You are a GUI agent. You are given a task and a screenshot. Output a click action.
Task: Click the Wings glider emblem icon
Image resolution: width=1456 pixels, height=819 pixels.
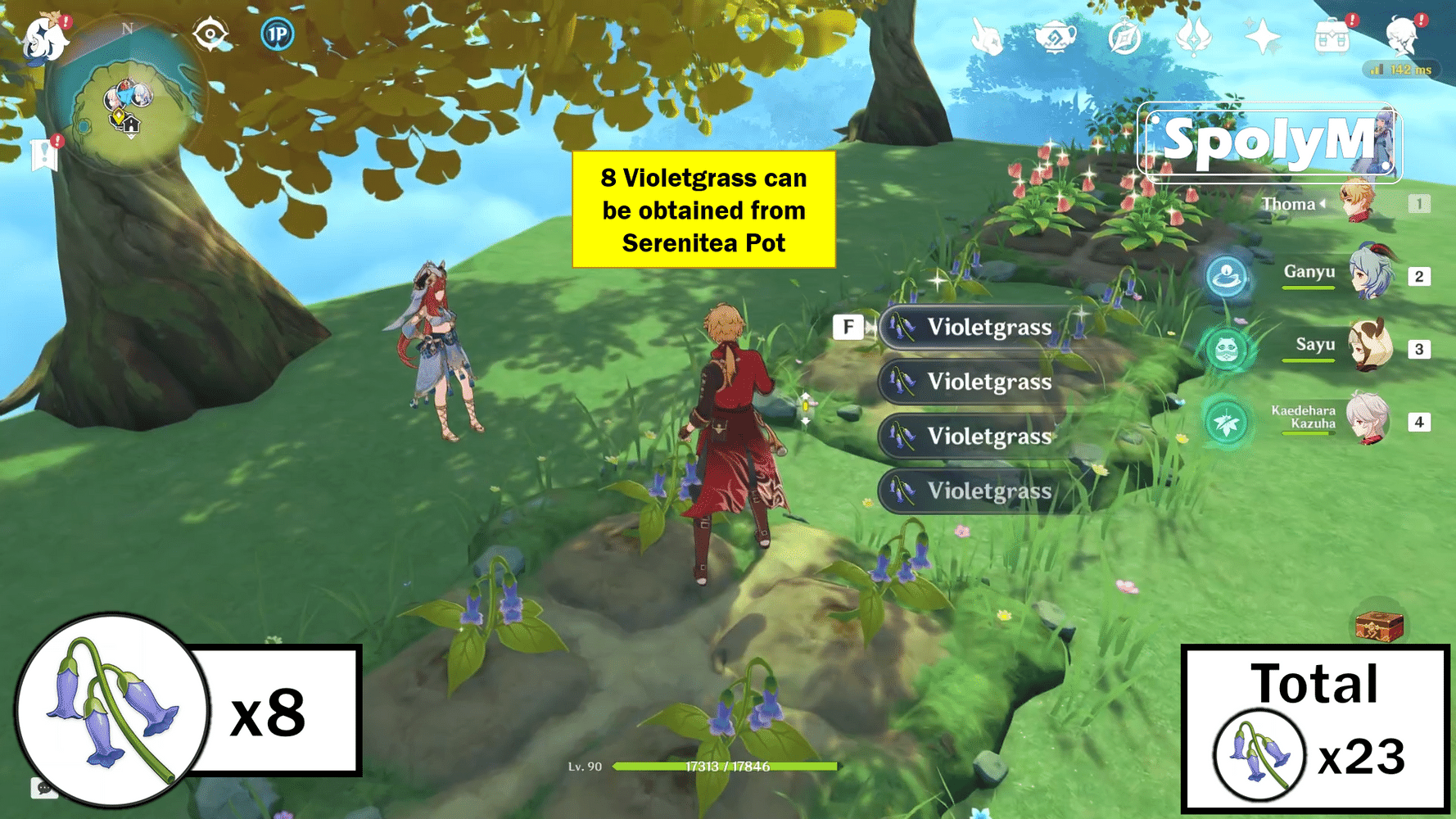pos(1193,36)
